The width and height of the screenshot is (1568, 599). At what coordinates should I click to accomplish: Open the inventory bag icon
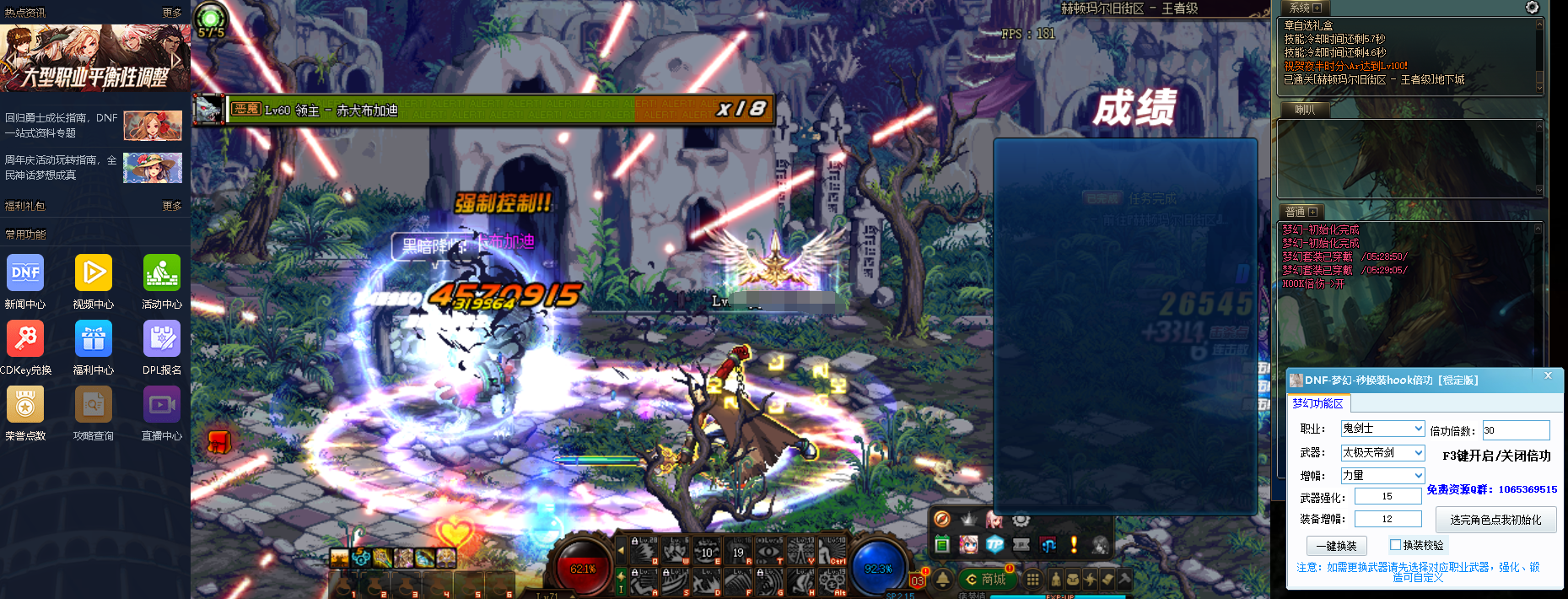tap(1073, 580)
